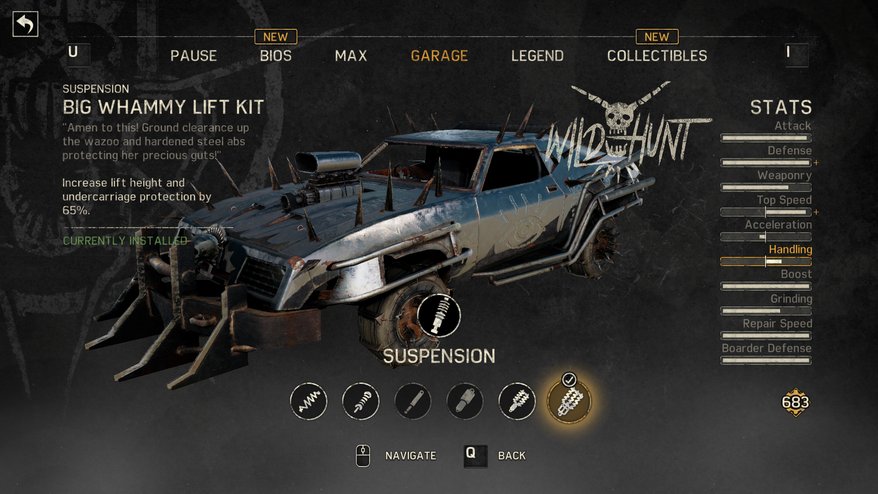This screenshot has height=494, width=878.
Task: Open the Pause tab
Action: (193, 56)
